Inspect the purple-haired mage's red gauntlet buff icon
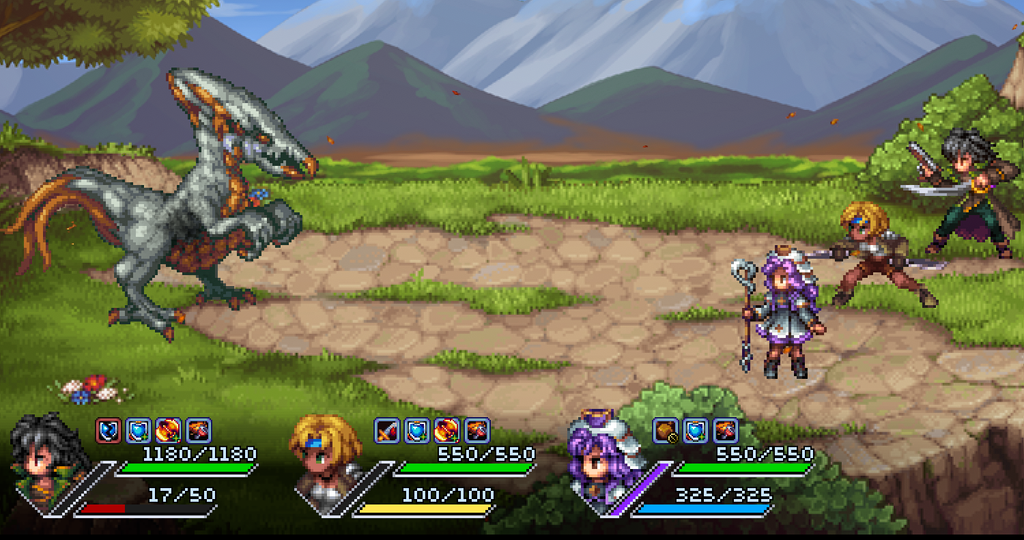 pos(726,430)
